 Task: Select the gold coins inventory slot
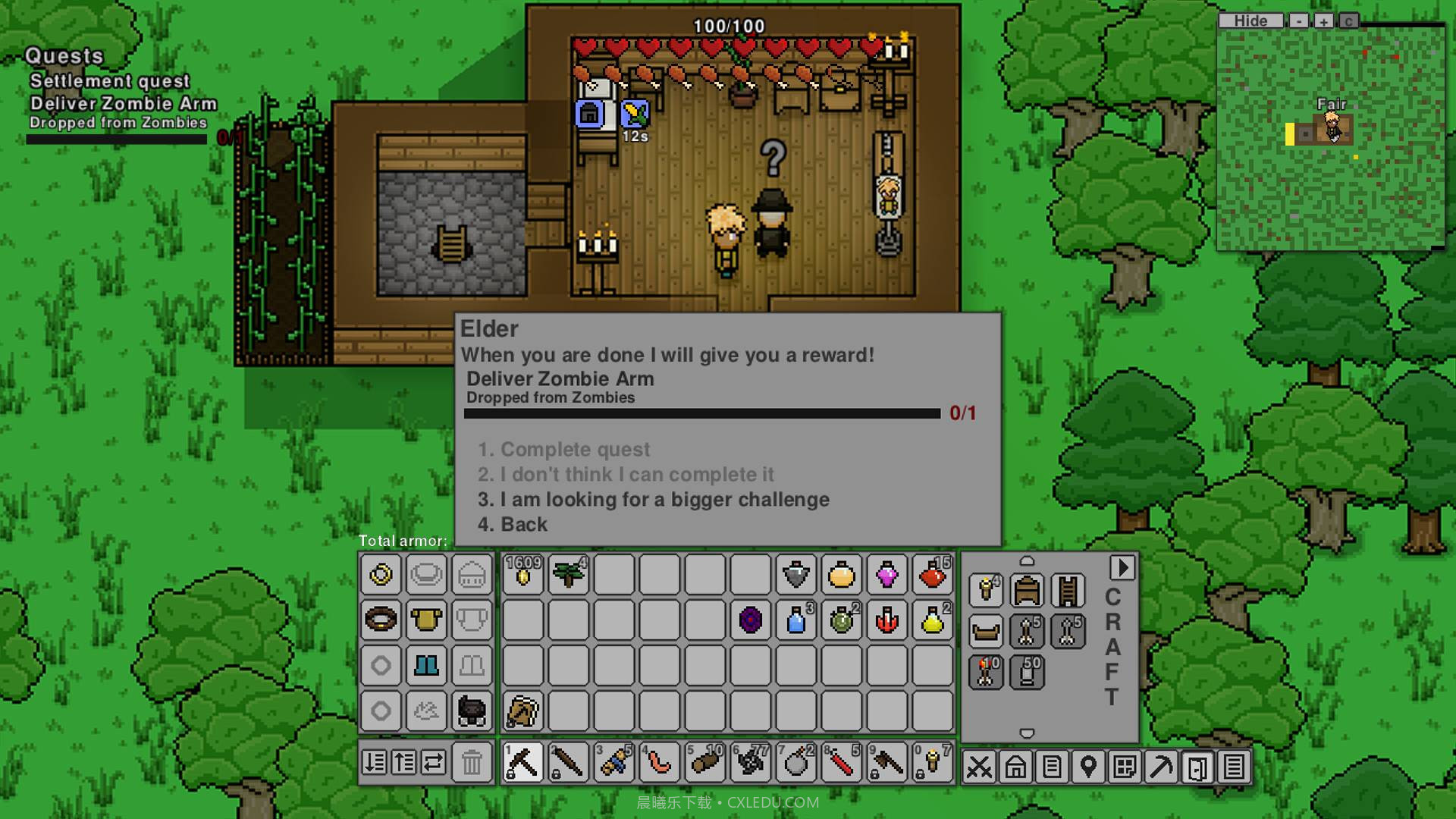(x=523, y=575)
